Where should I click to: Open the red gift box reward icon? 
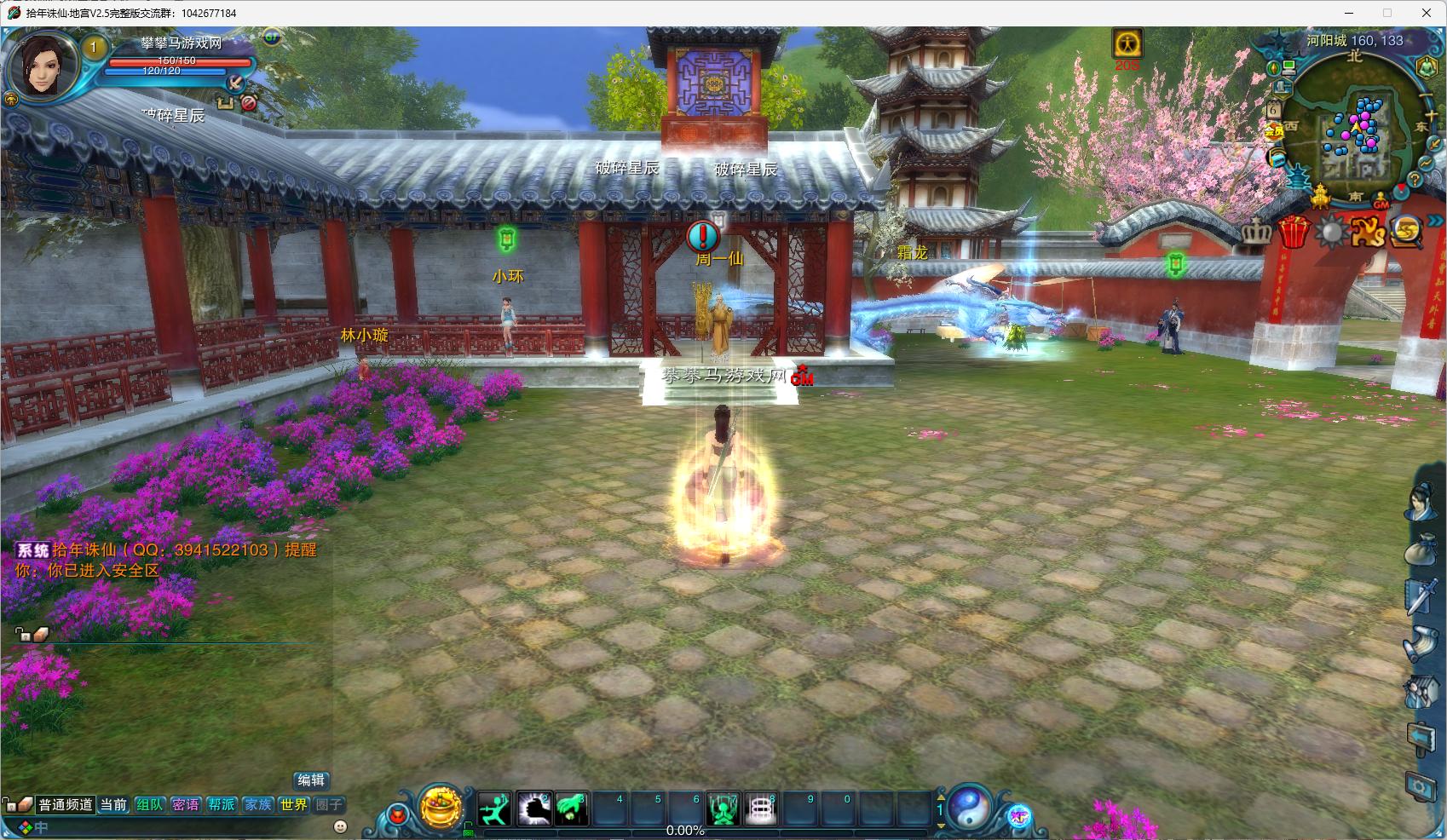1294,232
